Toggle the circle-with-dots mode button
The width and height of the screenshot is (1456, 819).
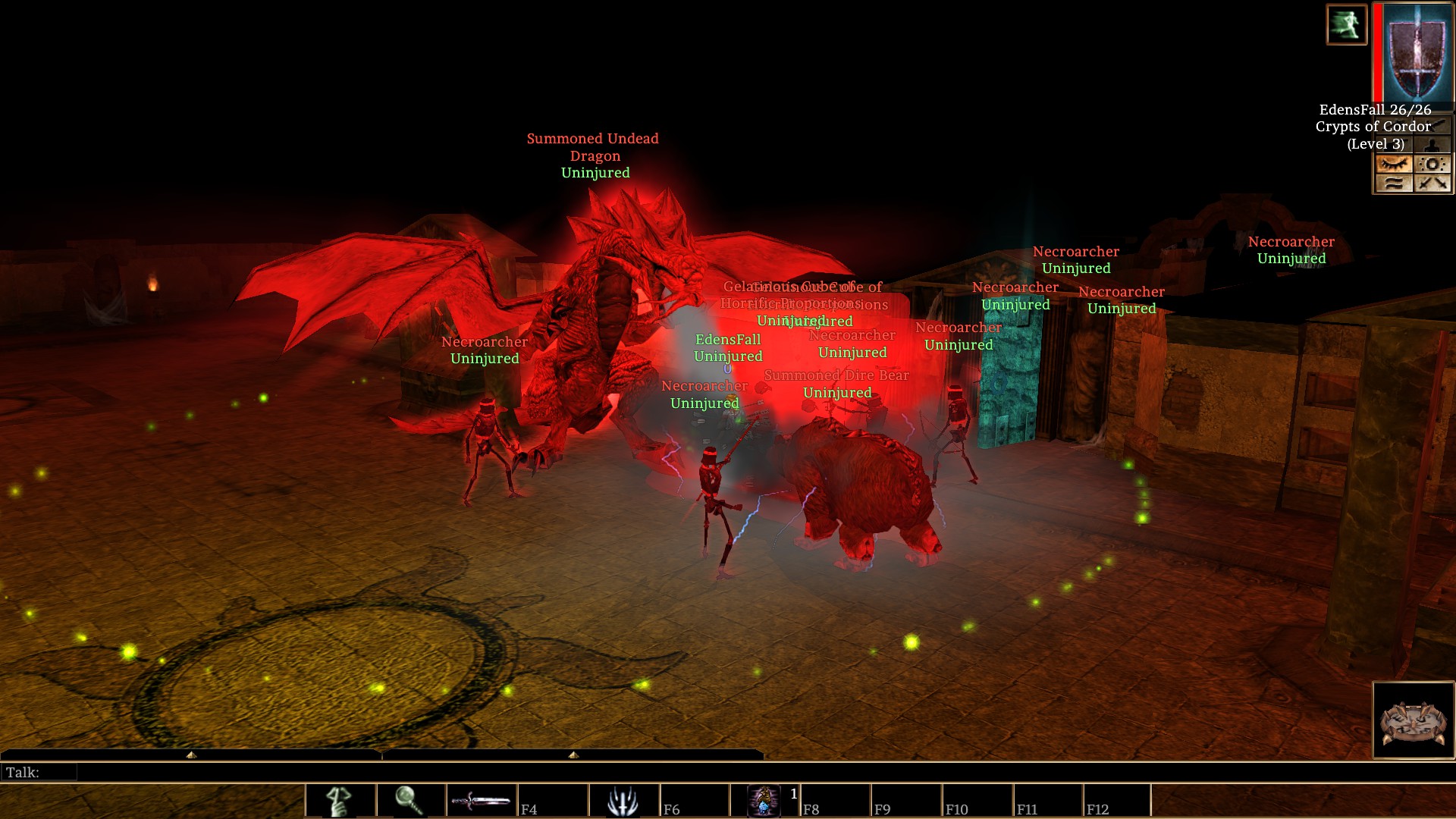(x=1432, y=164)
